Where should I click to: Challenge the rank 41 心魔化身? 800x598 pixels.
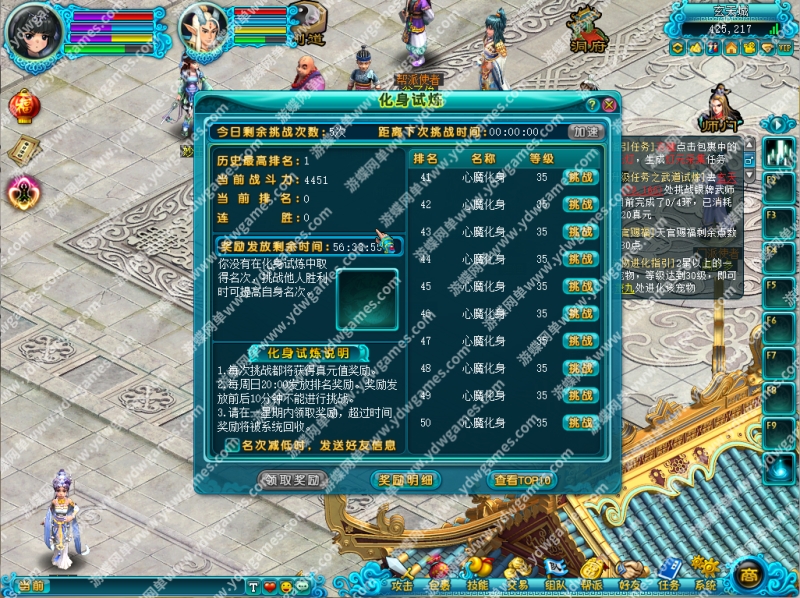pyautogui.click(x=580, y=177)
